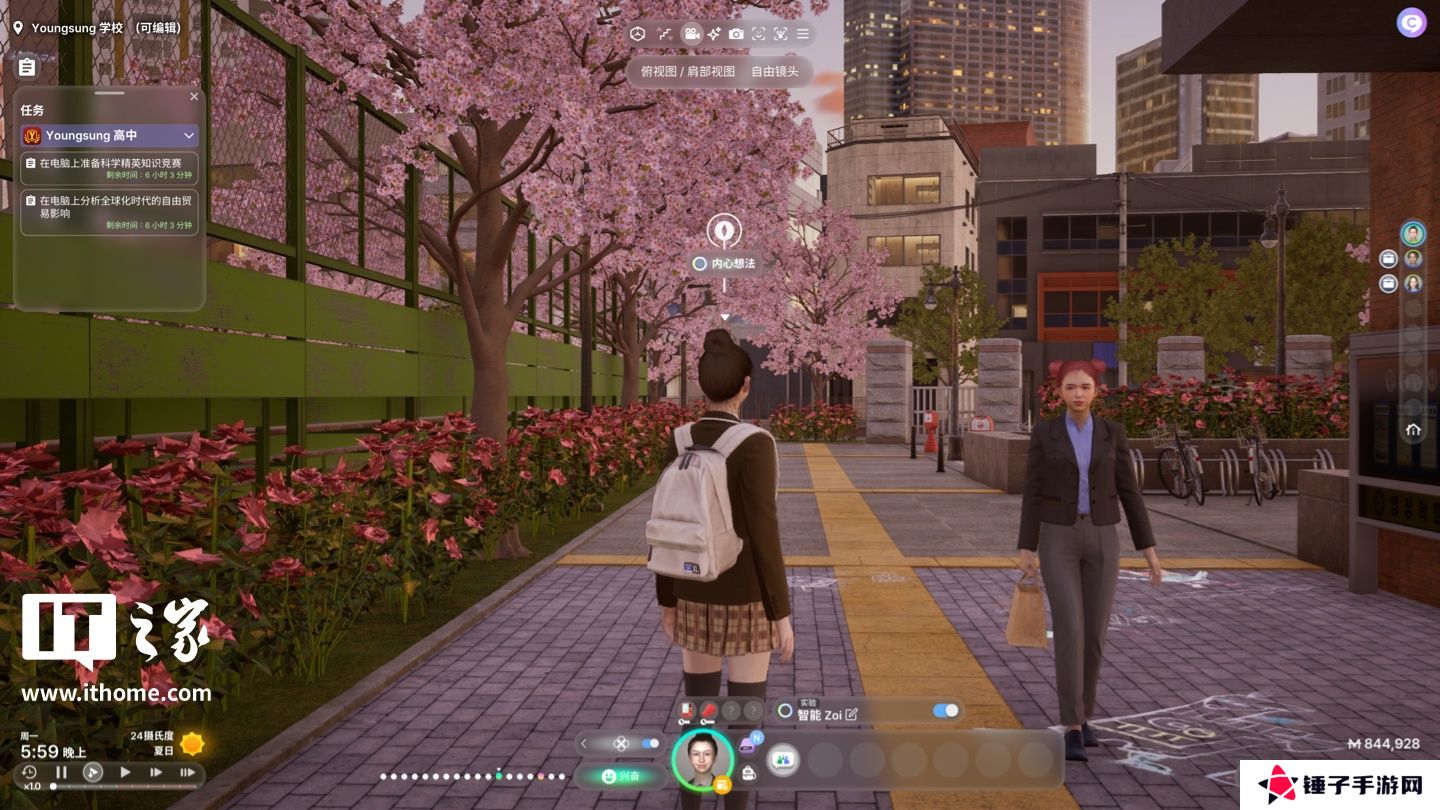
Task: Click the floor level stairs icon
Action: point(665,34)
